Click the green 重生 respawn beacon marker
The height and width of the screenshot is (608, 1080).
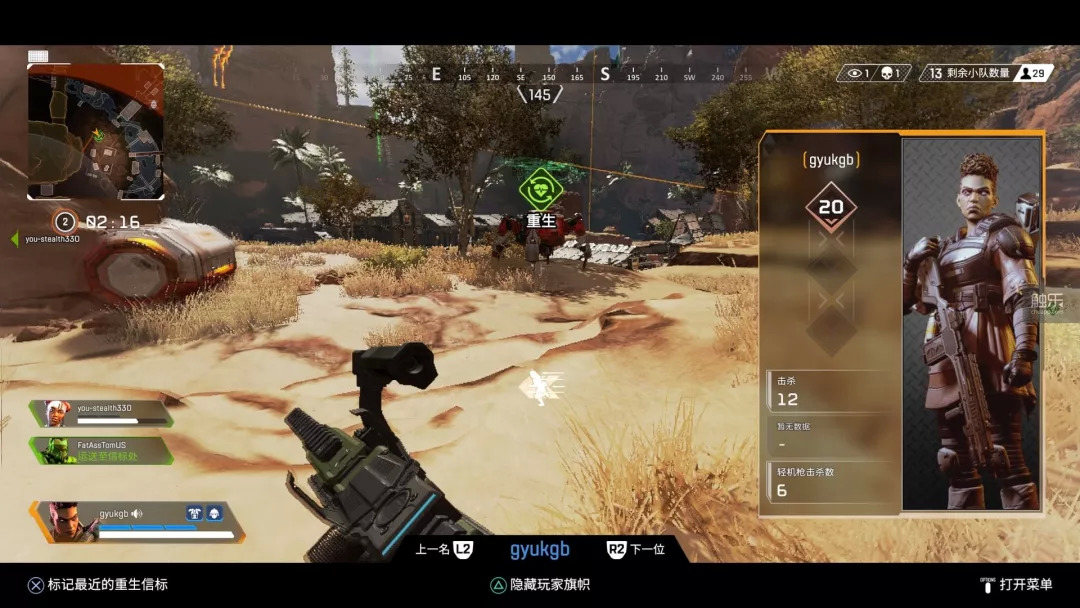541,189
